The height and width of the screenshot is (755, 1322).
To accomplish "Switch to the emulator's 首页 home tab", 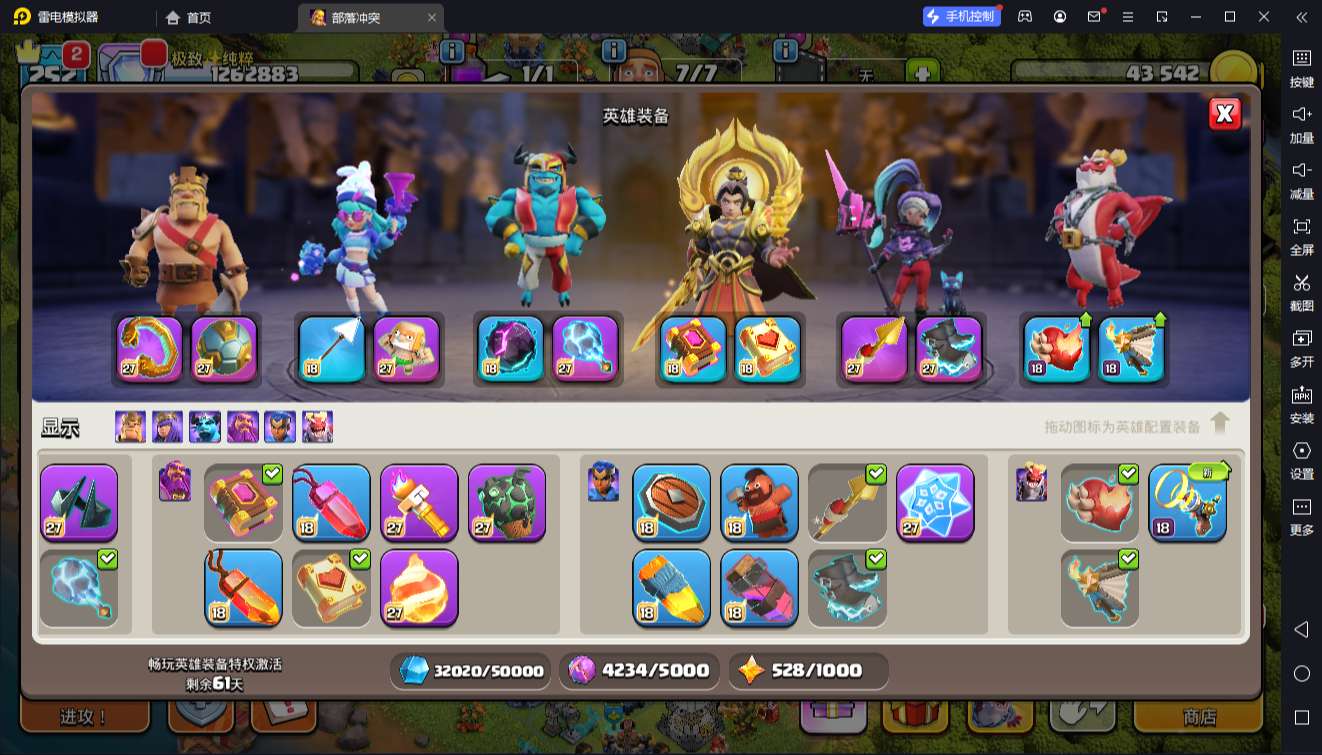I will tap(189, 17).
